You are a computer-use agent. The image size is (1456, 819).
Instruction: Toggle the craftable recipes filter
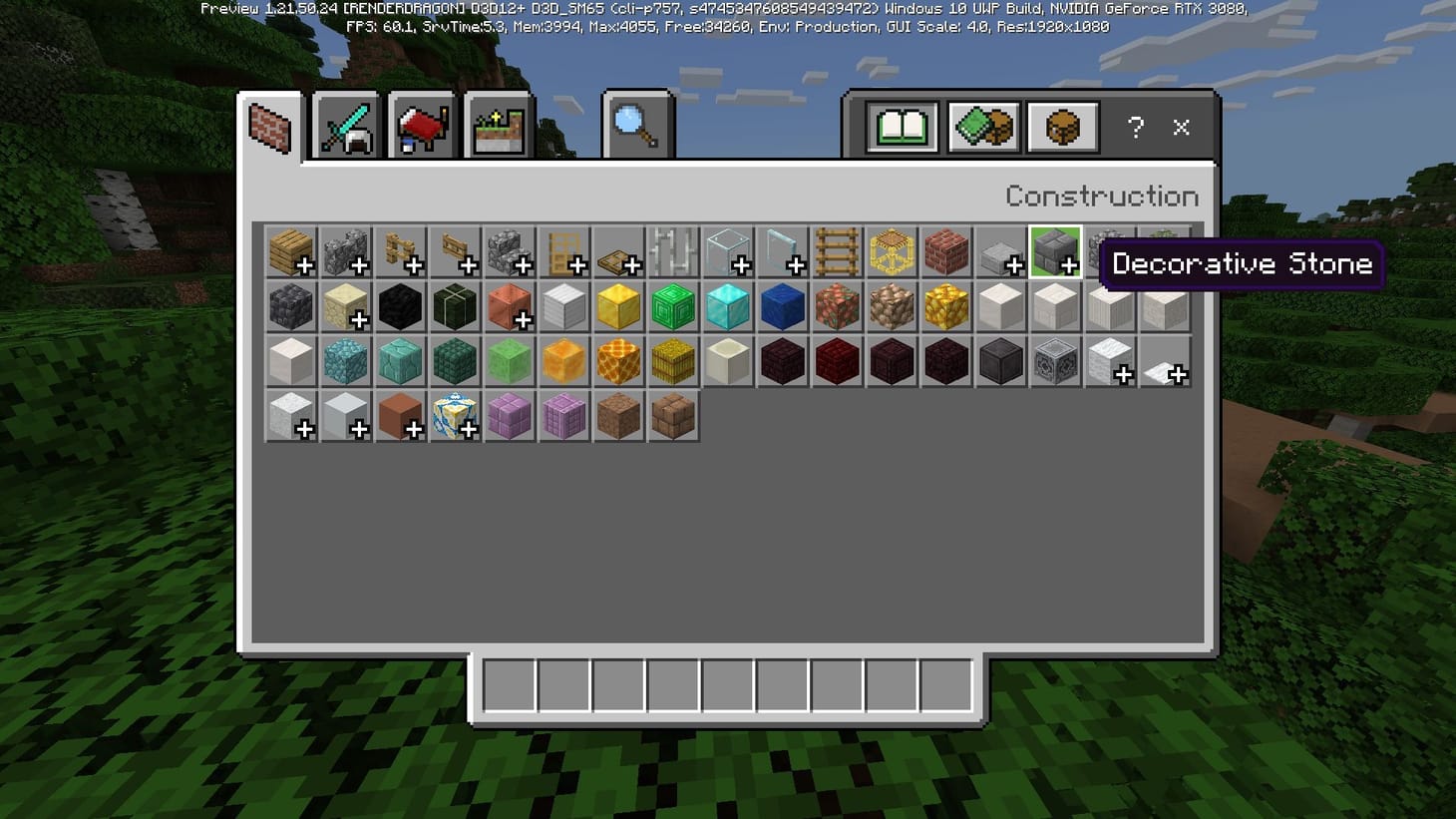[x=983, y=127]
